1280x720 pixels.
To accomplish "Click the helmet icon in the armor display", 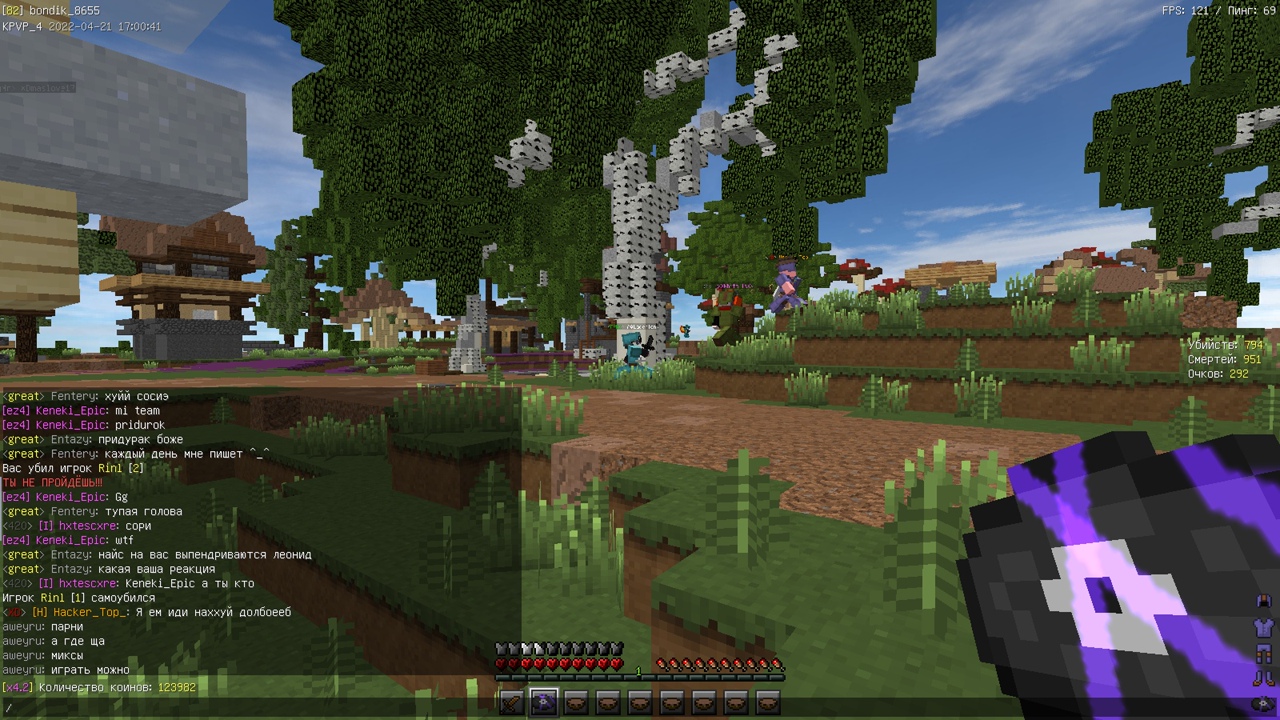I will (x=1262, y=601).
